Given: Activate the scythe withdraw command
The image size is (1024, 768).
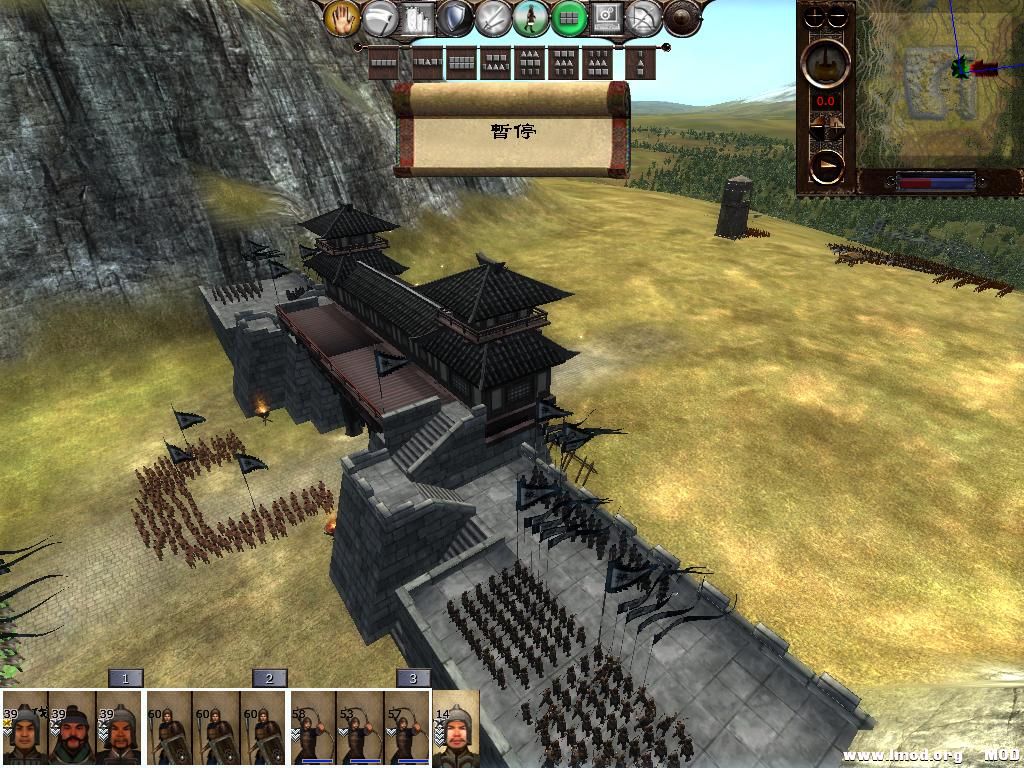Looking at the screenshot, I should [x=379, y=18].
